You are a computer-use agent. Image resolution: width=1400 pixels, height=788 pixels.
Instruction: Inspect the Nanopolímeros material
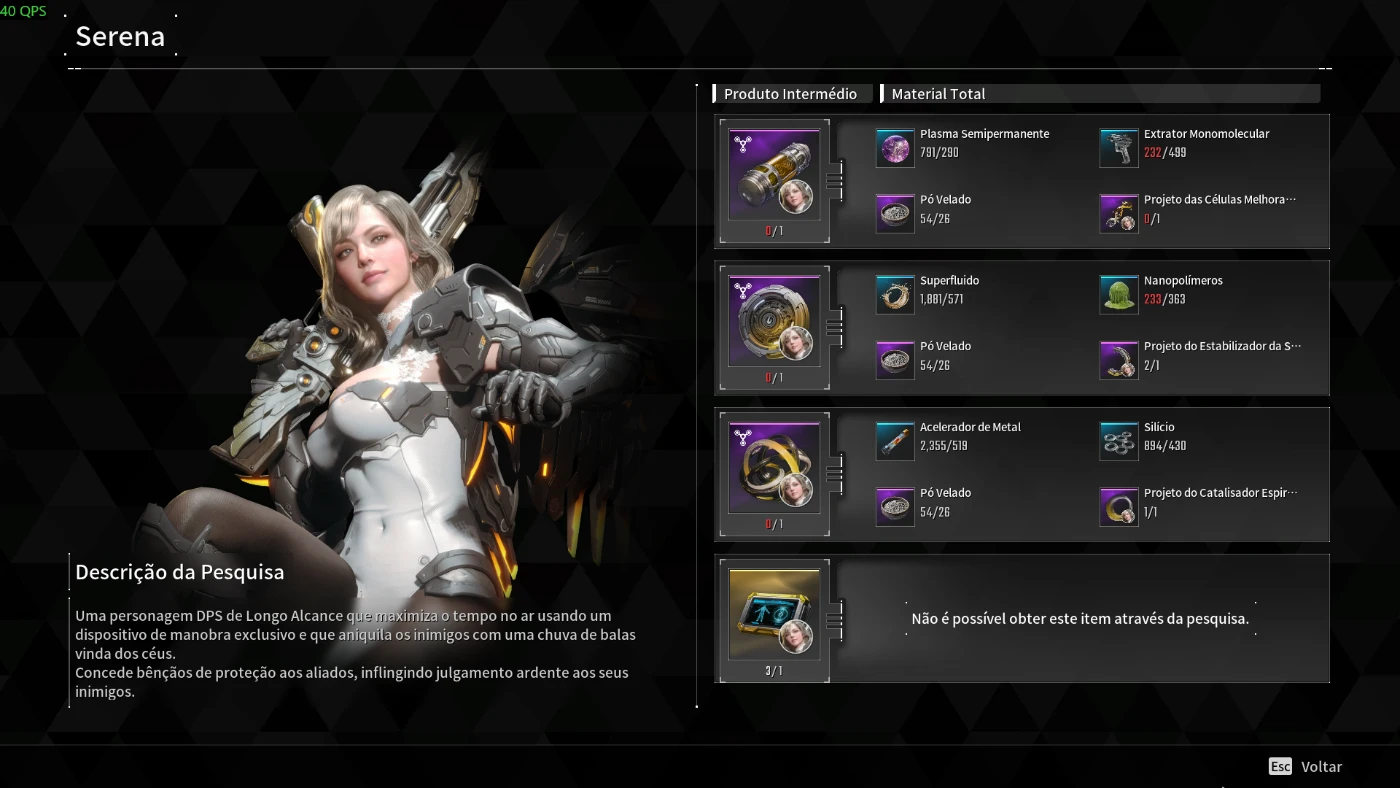(x=1119, y=295)
